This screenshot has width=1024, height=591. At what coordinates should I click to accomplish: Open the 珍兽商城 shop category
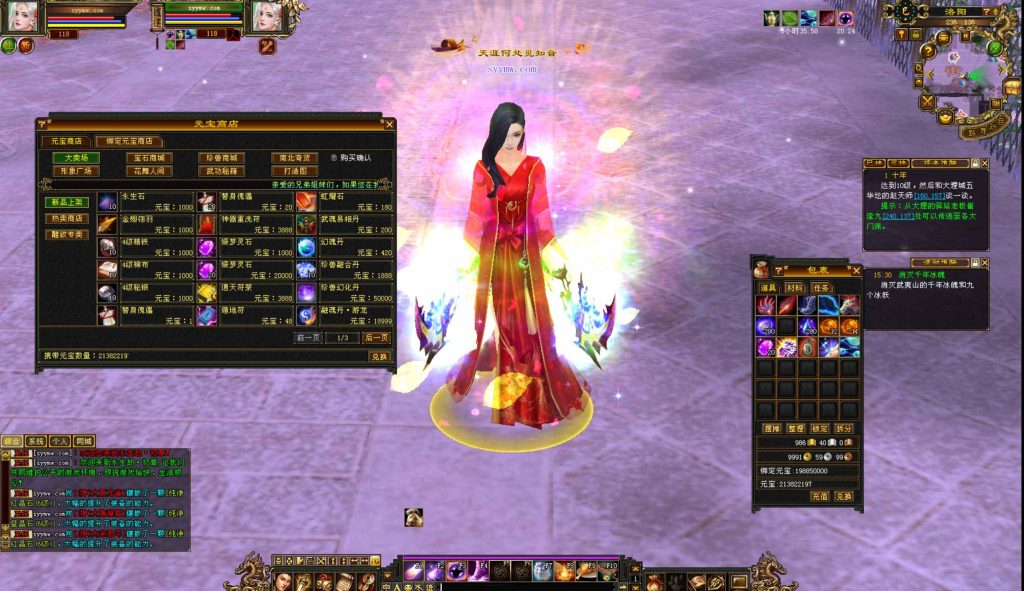tap(222, 158)
